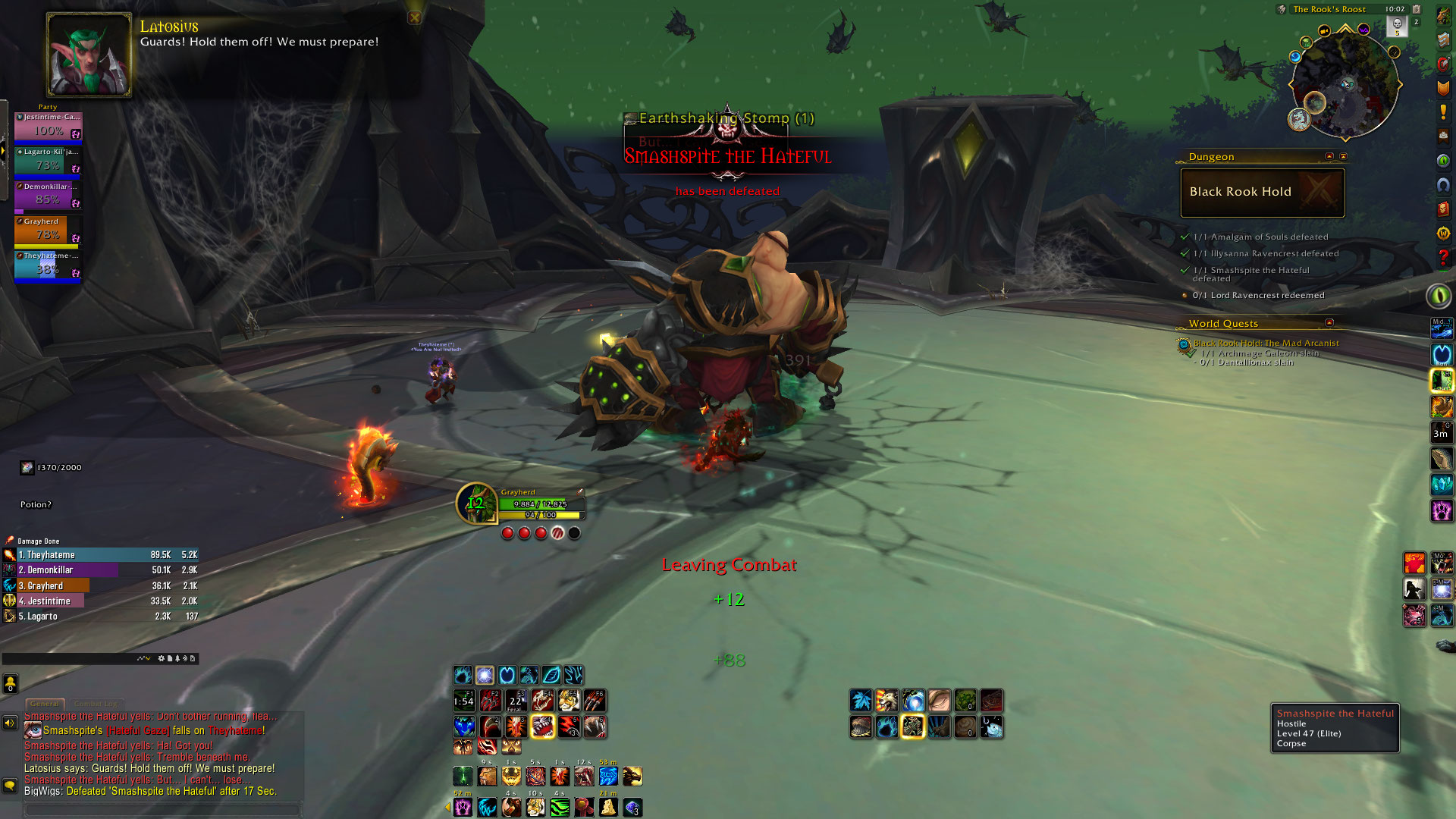Open the red question mark help icon
The image size is (1456, 819).
[1443, 258]
